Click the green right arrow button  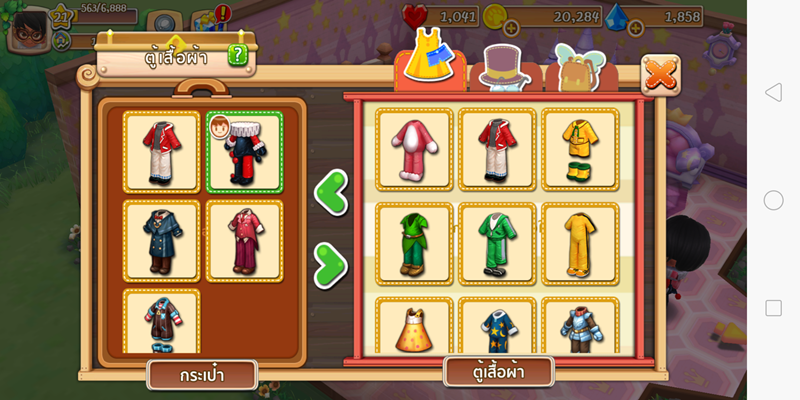coord(330,265)
